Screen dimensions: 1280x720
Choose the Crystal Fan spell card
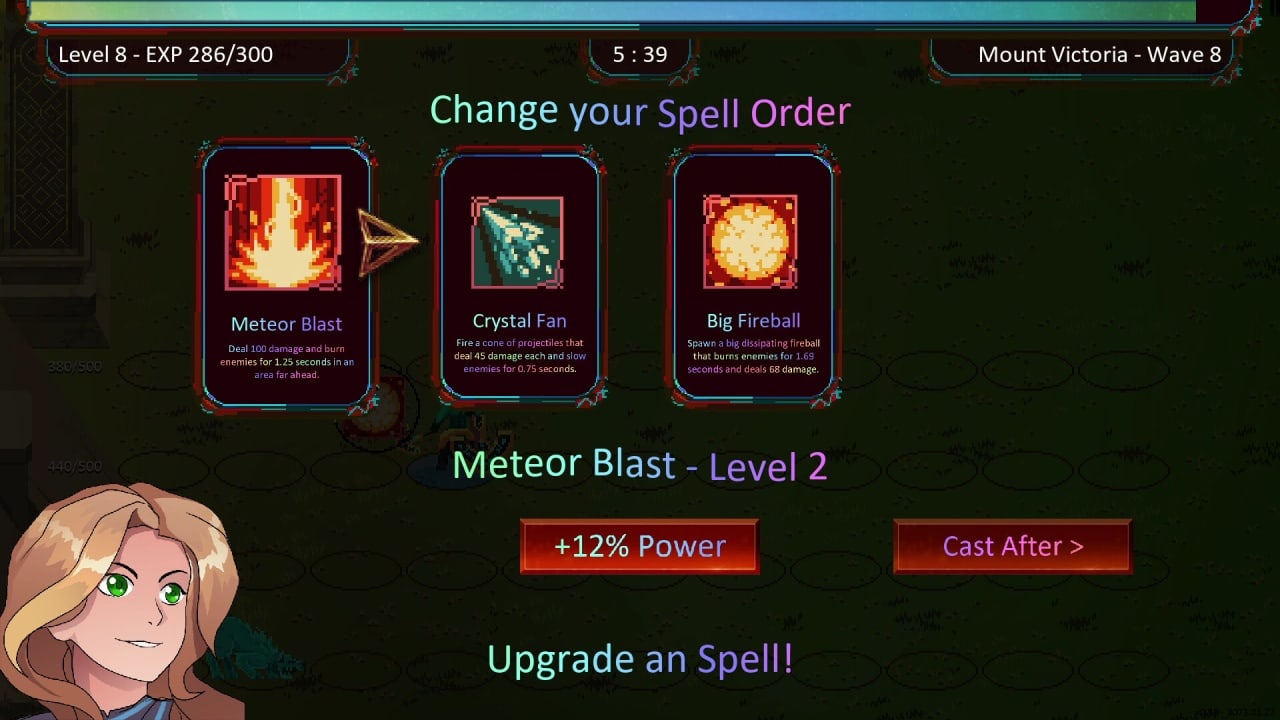tap(519, 275)
